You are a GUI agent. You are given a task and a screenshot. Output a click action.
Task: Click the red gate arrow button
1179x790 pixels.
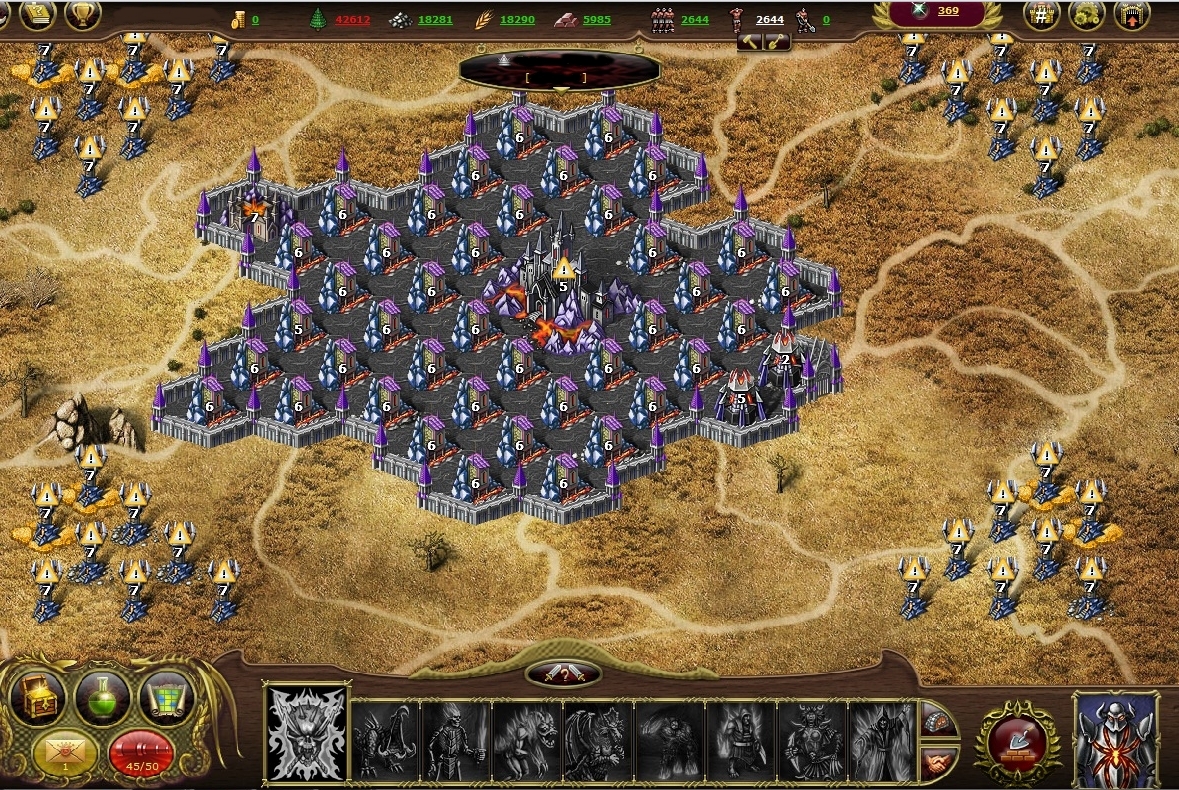point(1131,14)
